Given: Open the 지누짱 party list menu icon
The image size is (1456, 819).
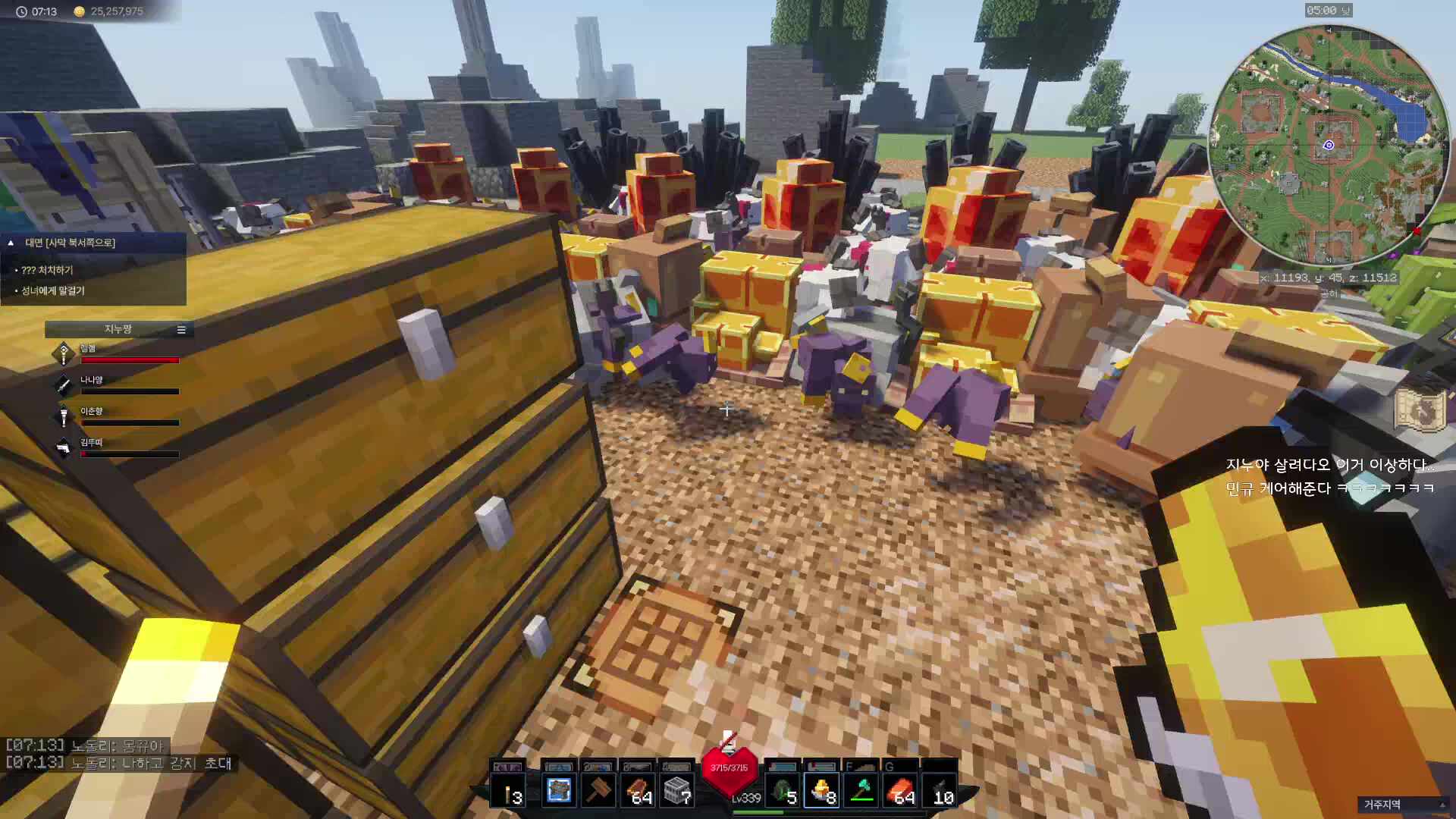Looking at the screenshot, I should tap(181, 330).
